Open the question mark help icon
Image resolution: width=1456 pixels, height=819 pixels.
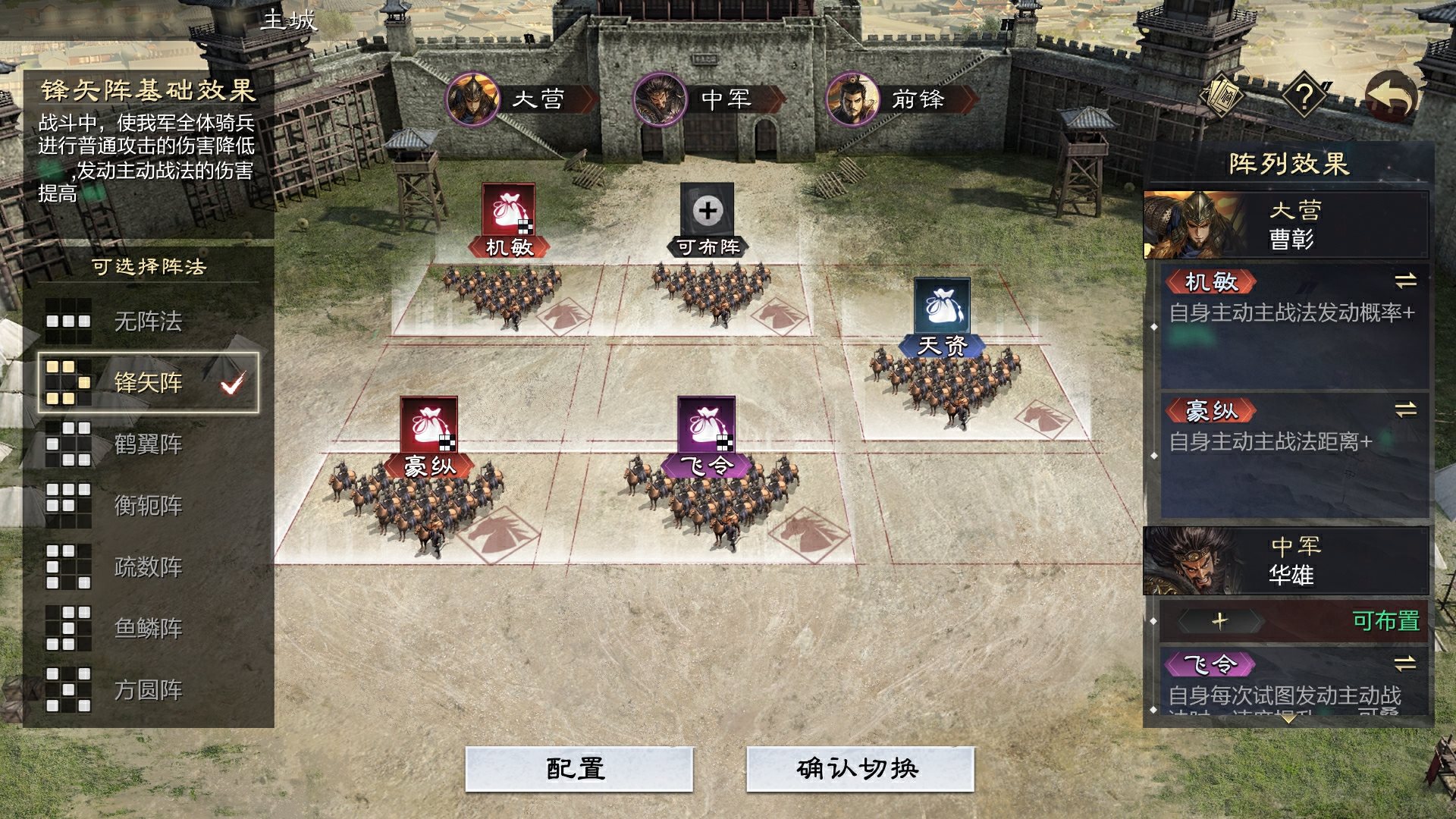coord(1304,97)
